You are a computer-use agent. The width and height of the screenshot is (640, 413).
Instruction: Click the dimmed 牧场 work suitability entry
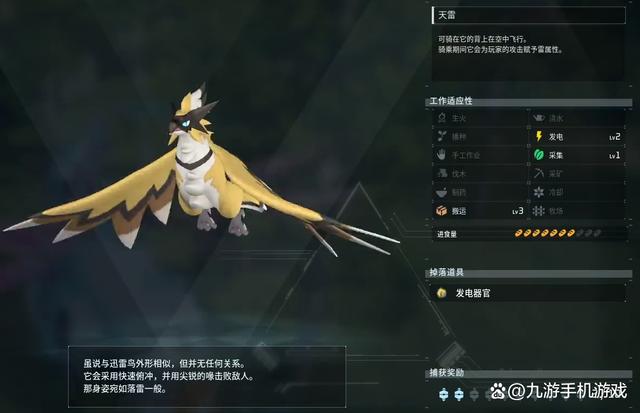coord(577,211)
